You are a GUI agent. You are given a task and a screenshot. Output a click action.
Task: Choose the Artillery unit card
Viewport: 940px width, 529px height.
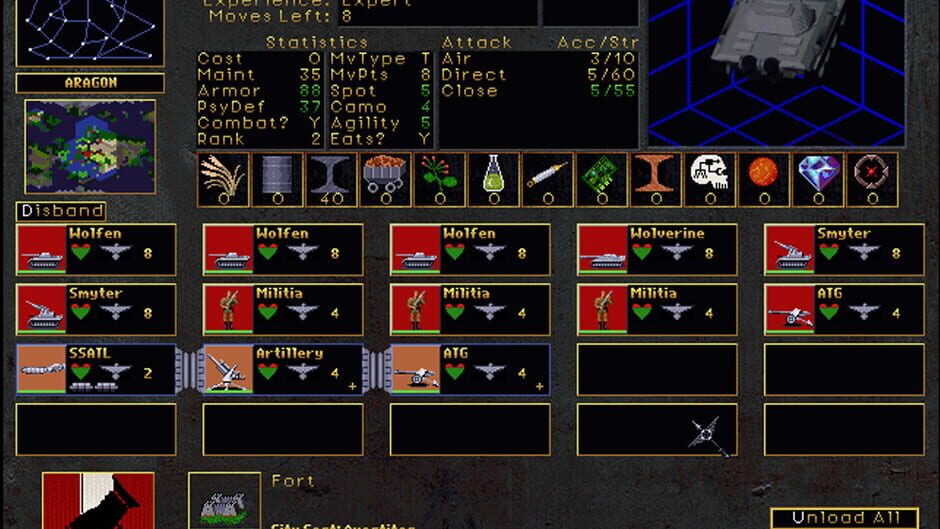[282, 370]
